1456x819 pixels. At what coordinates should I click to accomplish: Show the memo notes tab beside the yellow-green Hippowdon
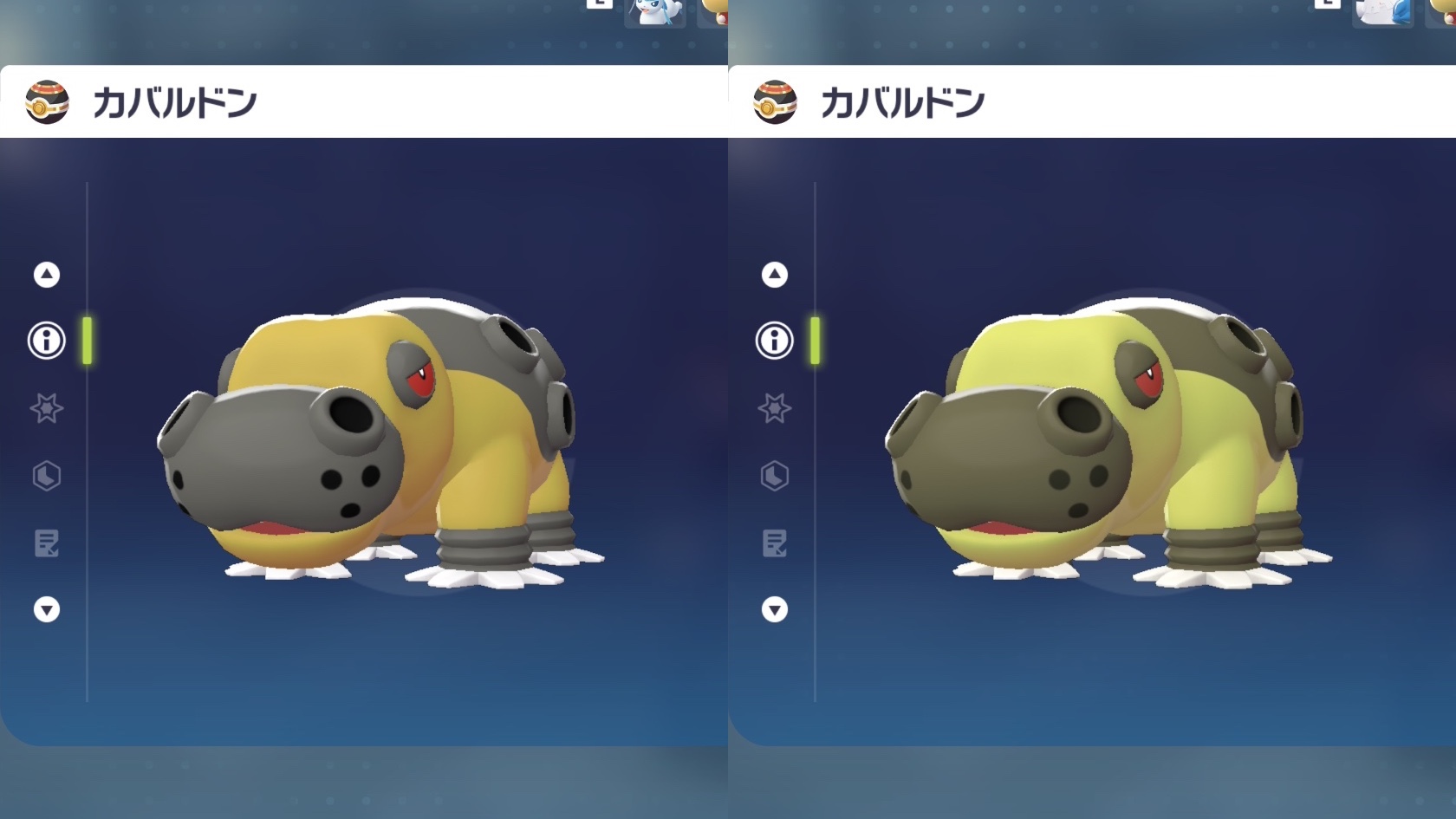pos(775,543)
